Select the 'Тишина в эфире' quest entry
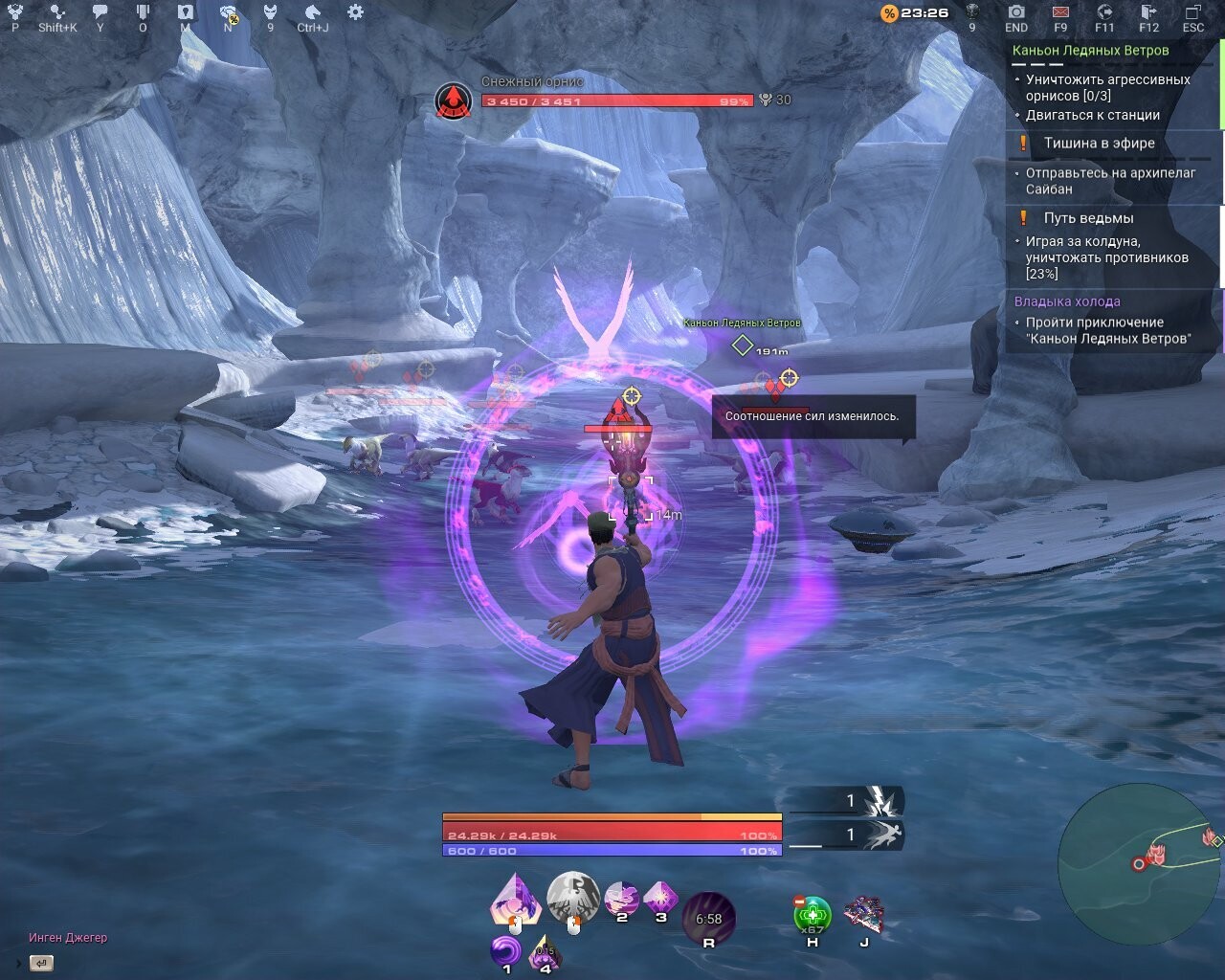 (1099, 144)
